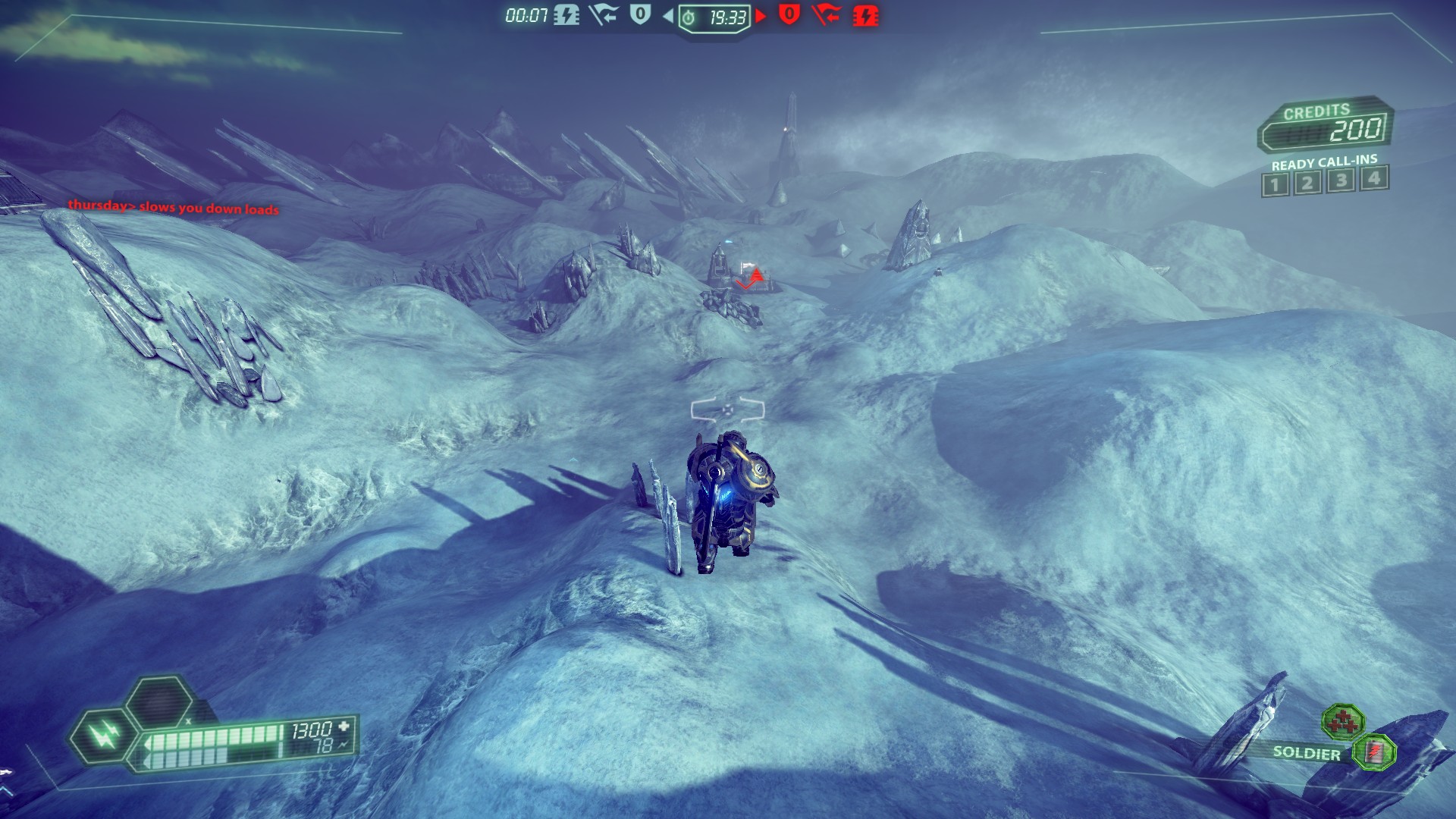1456x819 pixels.
Task: Select call-in slot number 1
Action: click(1275, 184)
